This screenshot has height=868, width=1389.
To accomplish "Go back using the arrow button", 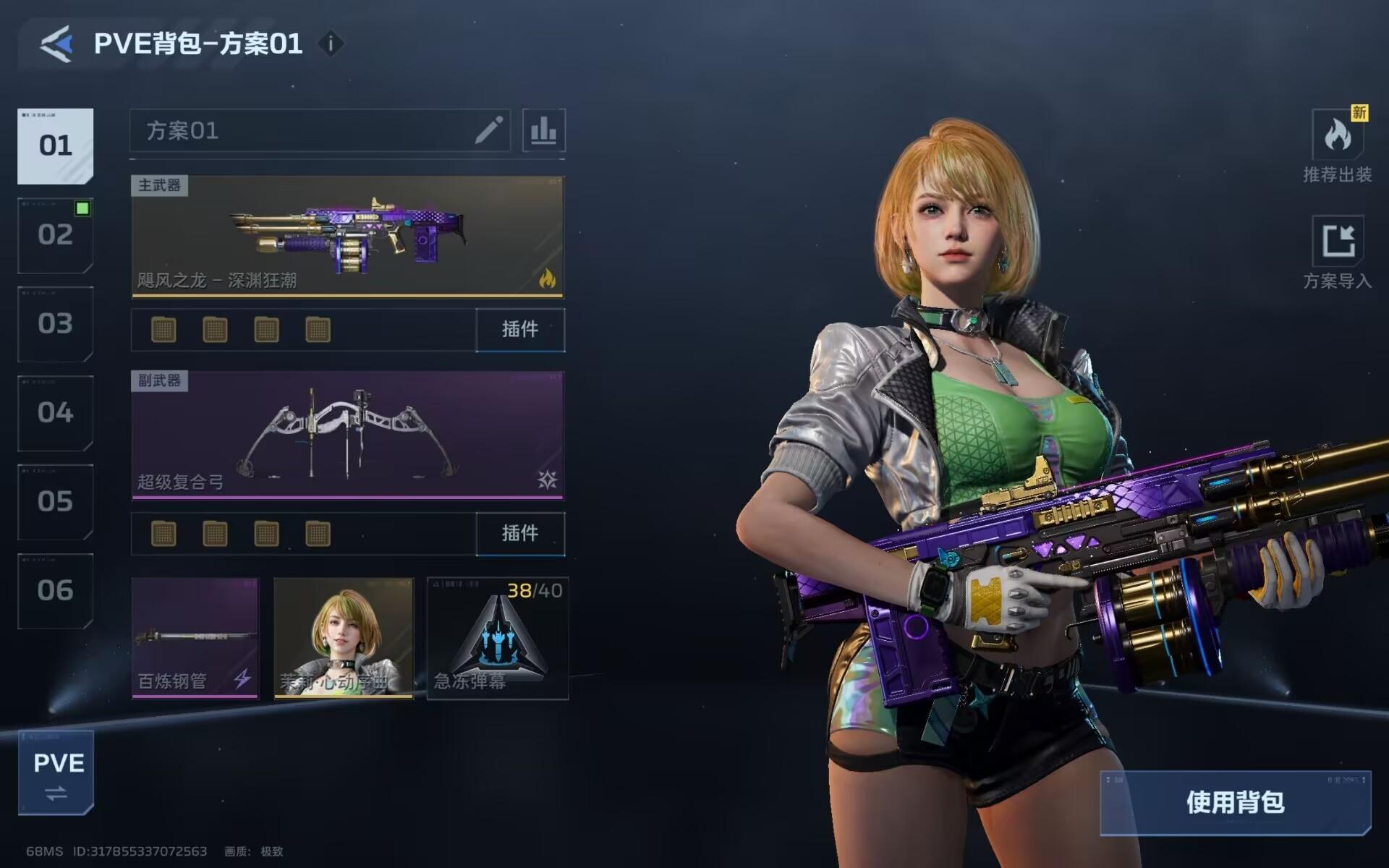I will click(x=56, y=44).
